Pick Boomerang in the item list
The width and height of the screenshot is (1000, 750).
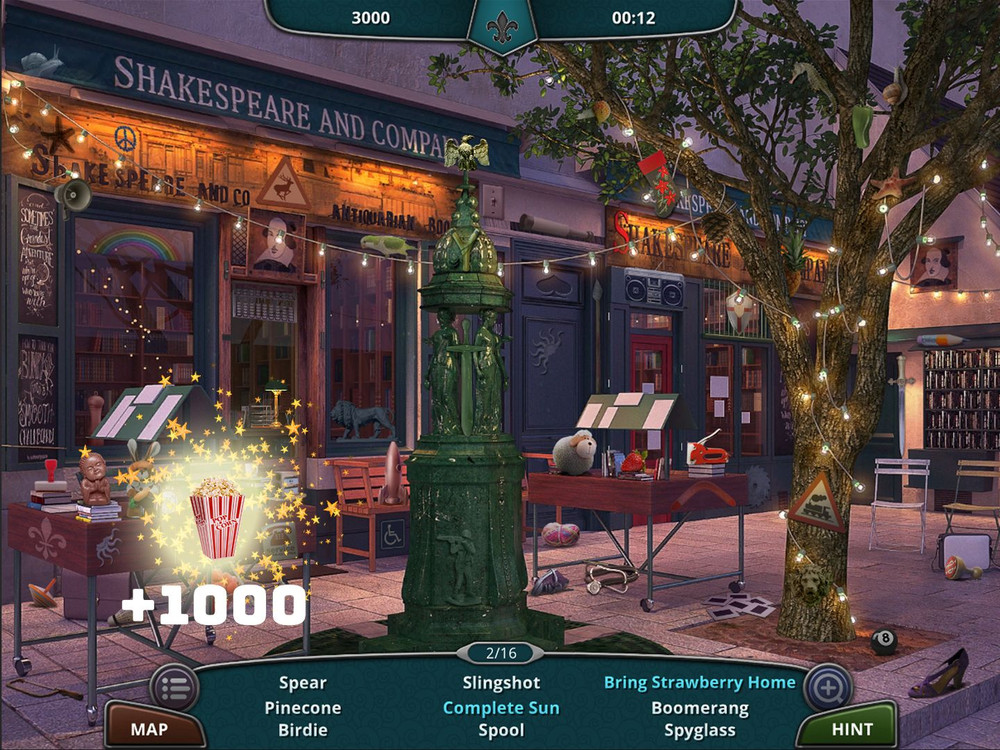[700, 708]
